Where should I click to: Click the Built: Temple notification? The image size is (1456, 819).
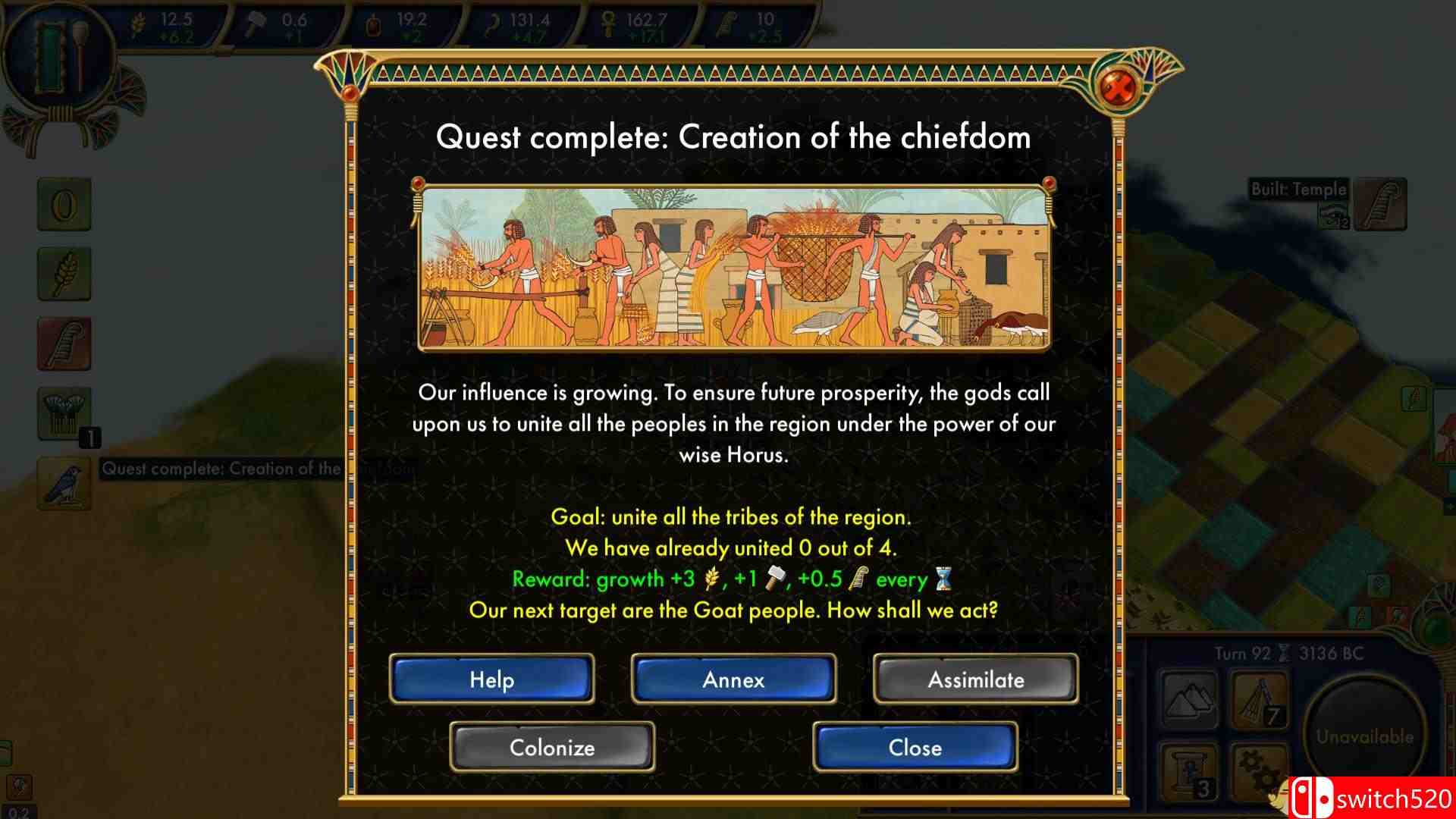(1298, 190)
